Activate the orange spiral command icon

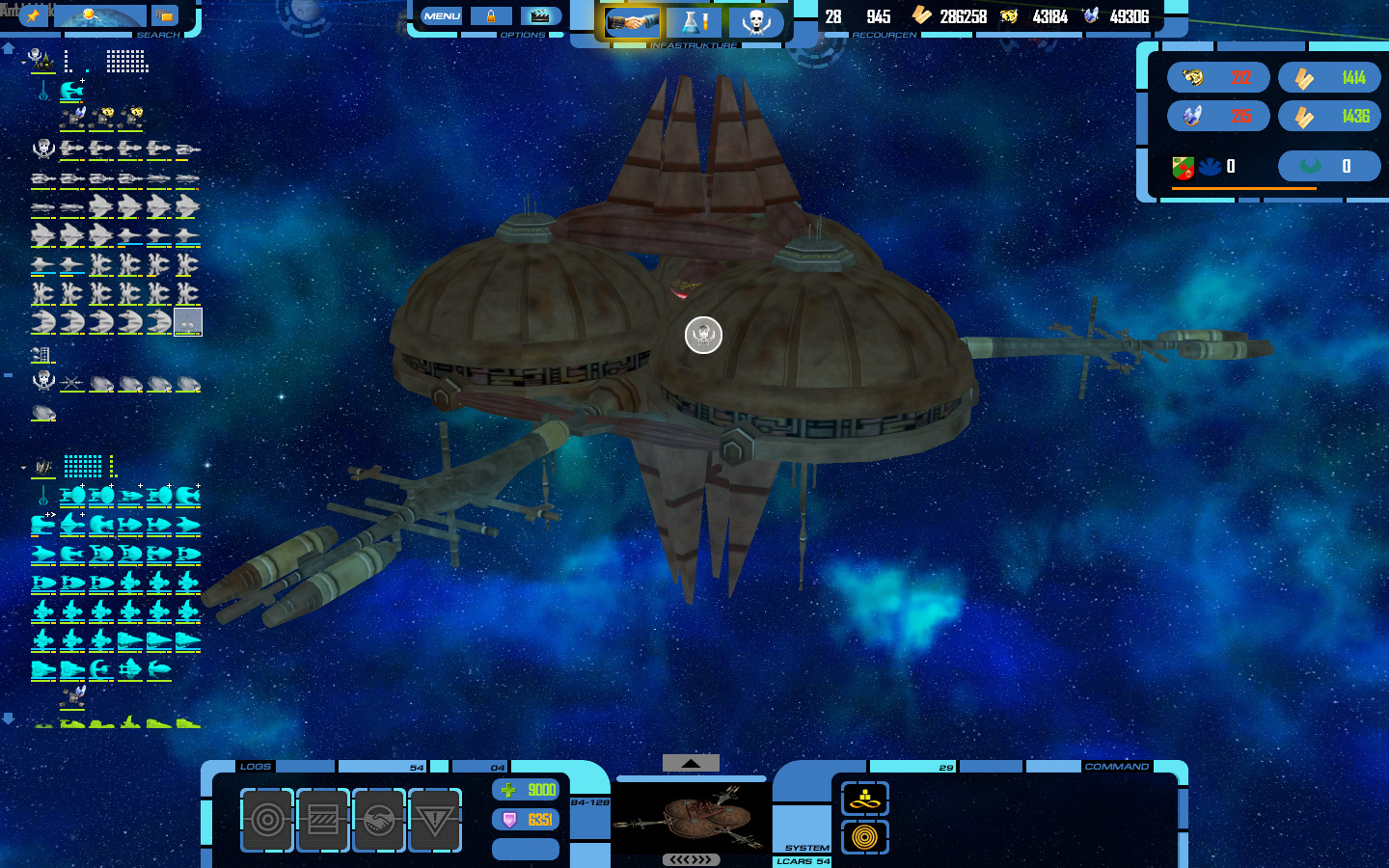[865, 836]
